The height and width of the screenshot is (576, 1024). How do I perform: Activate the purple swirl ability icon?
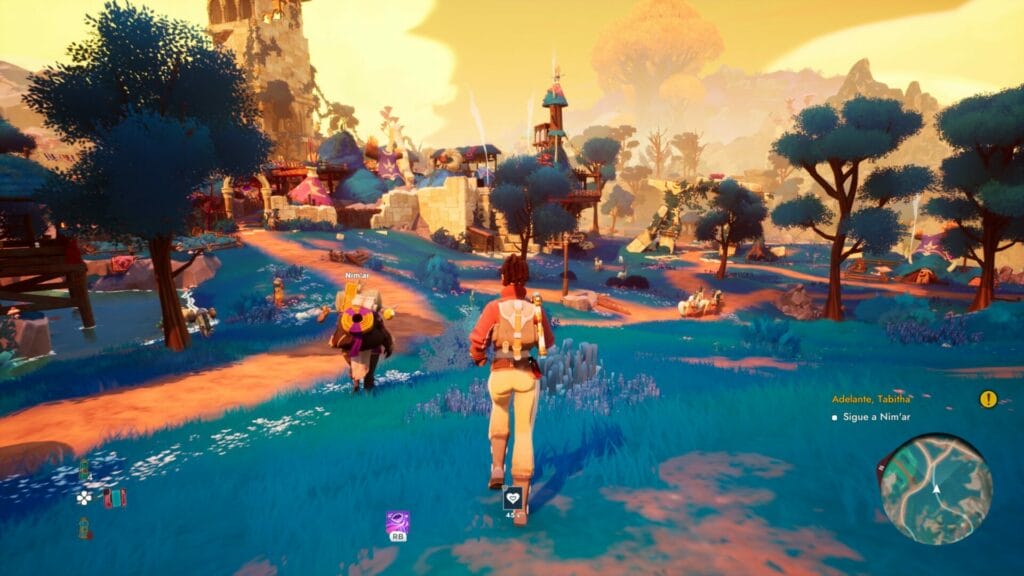tap(397, 522)
